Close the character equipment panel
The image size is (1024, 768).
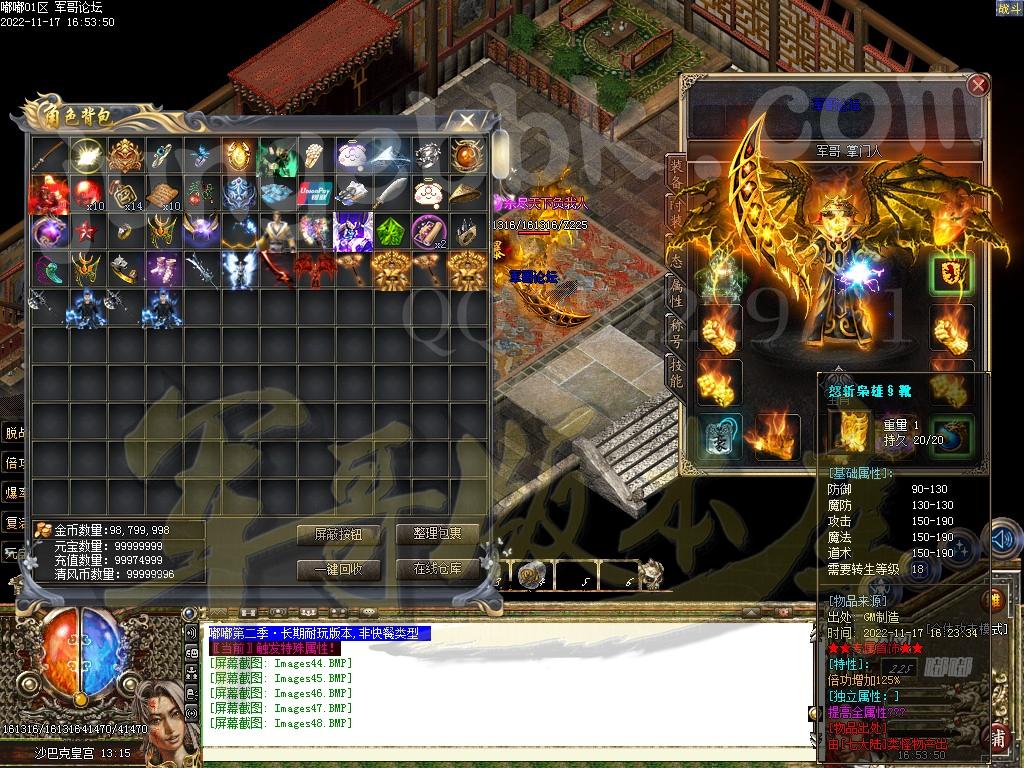pos(978,85)
